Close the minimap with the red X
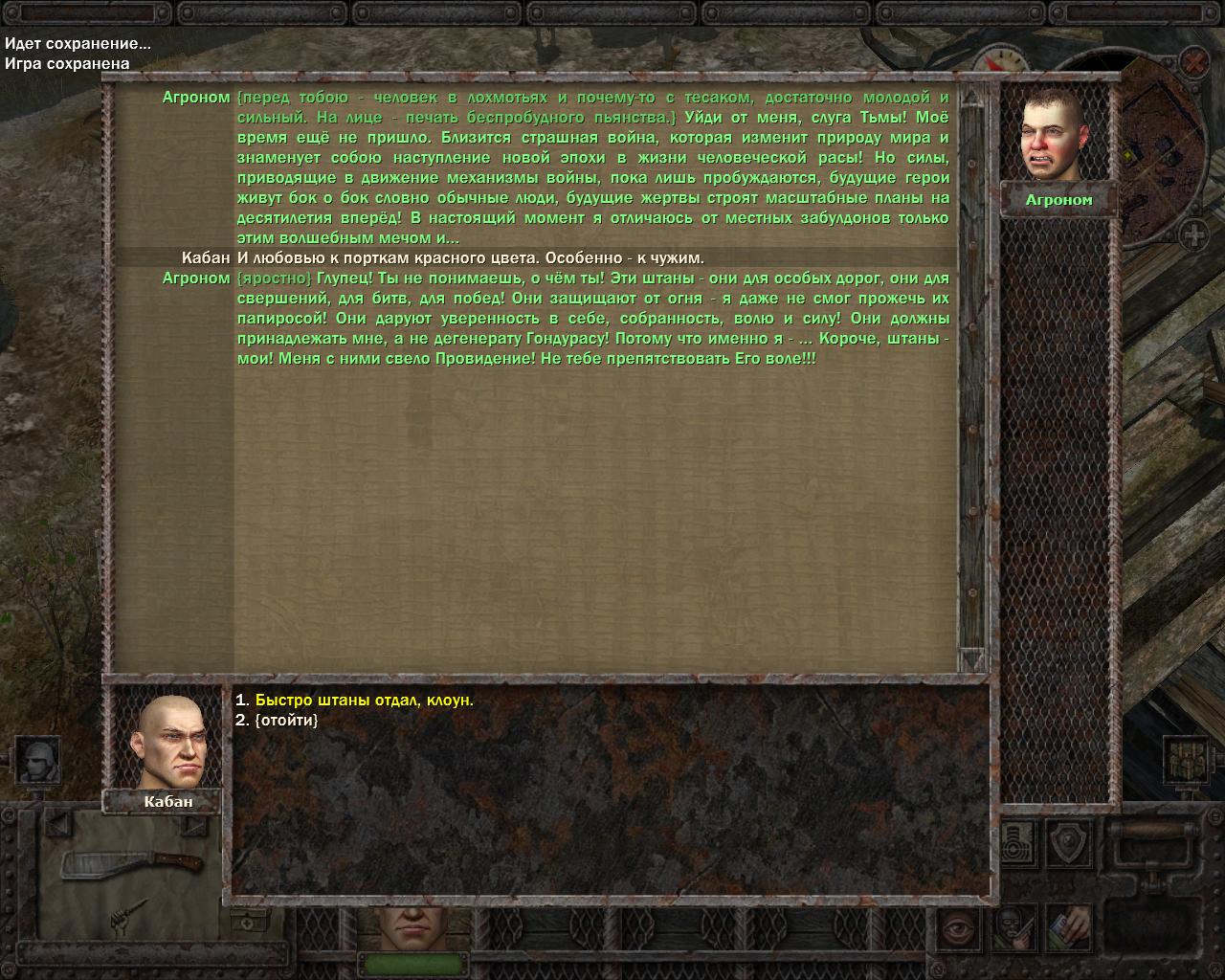This screenshot has width=1225, height=980. 1192,63
